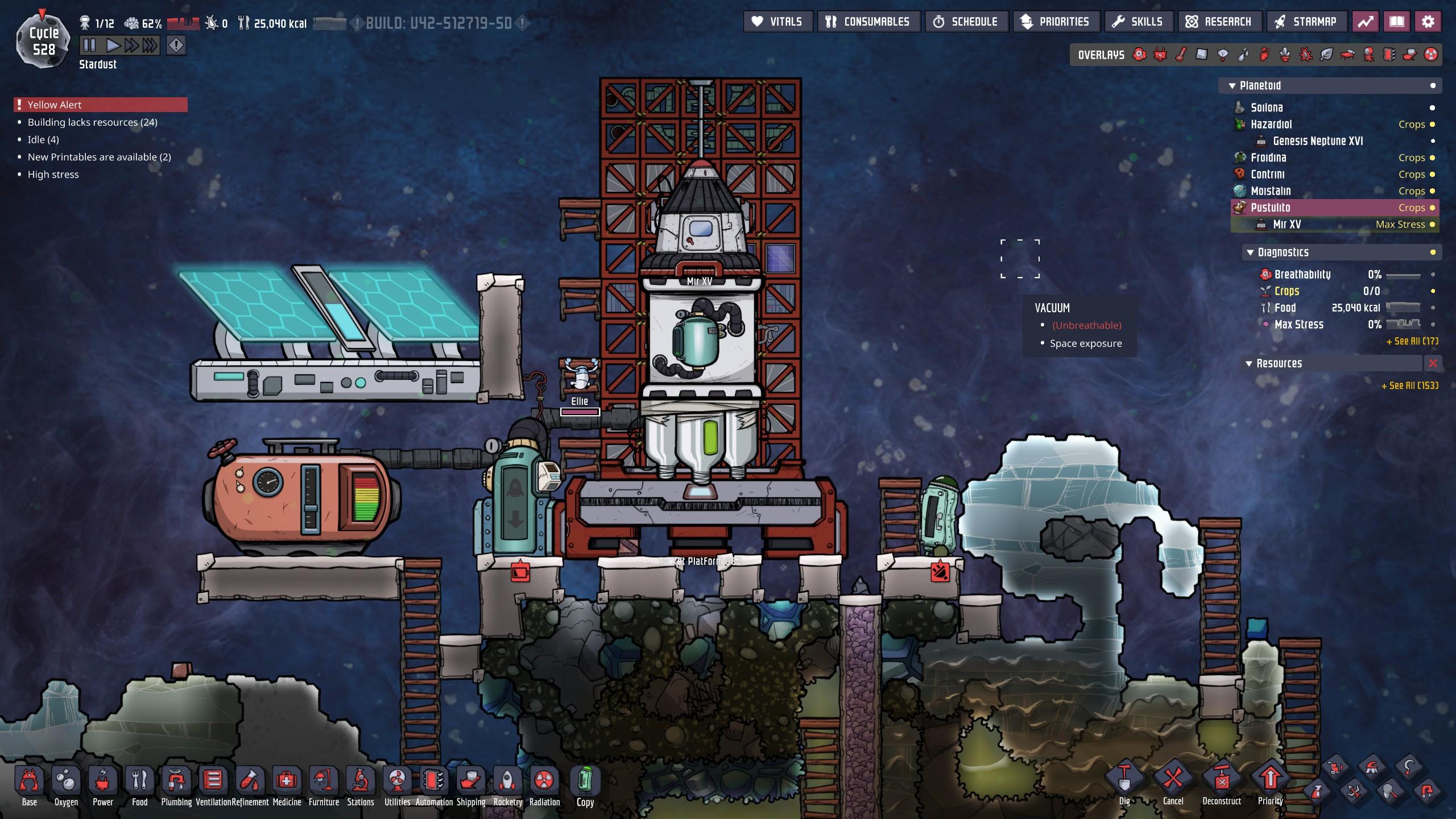Open the Oxygen build category
The image size is (1456, 819).
(66, 785)
